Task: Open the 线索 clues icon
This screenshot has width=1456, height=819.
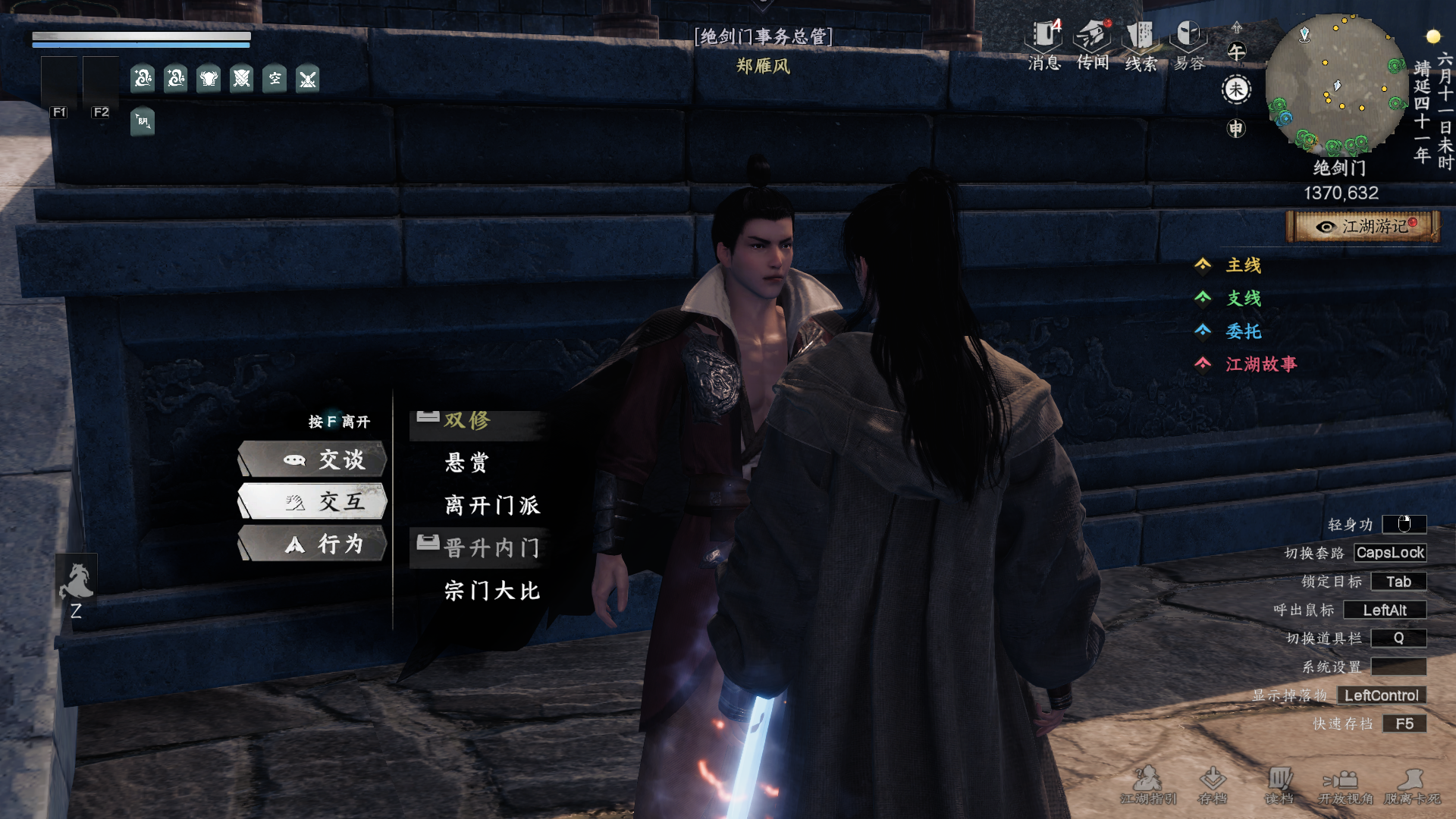Action: click(1141, 44)
